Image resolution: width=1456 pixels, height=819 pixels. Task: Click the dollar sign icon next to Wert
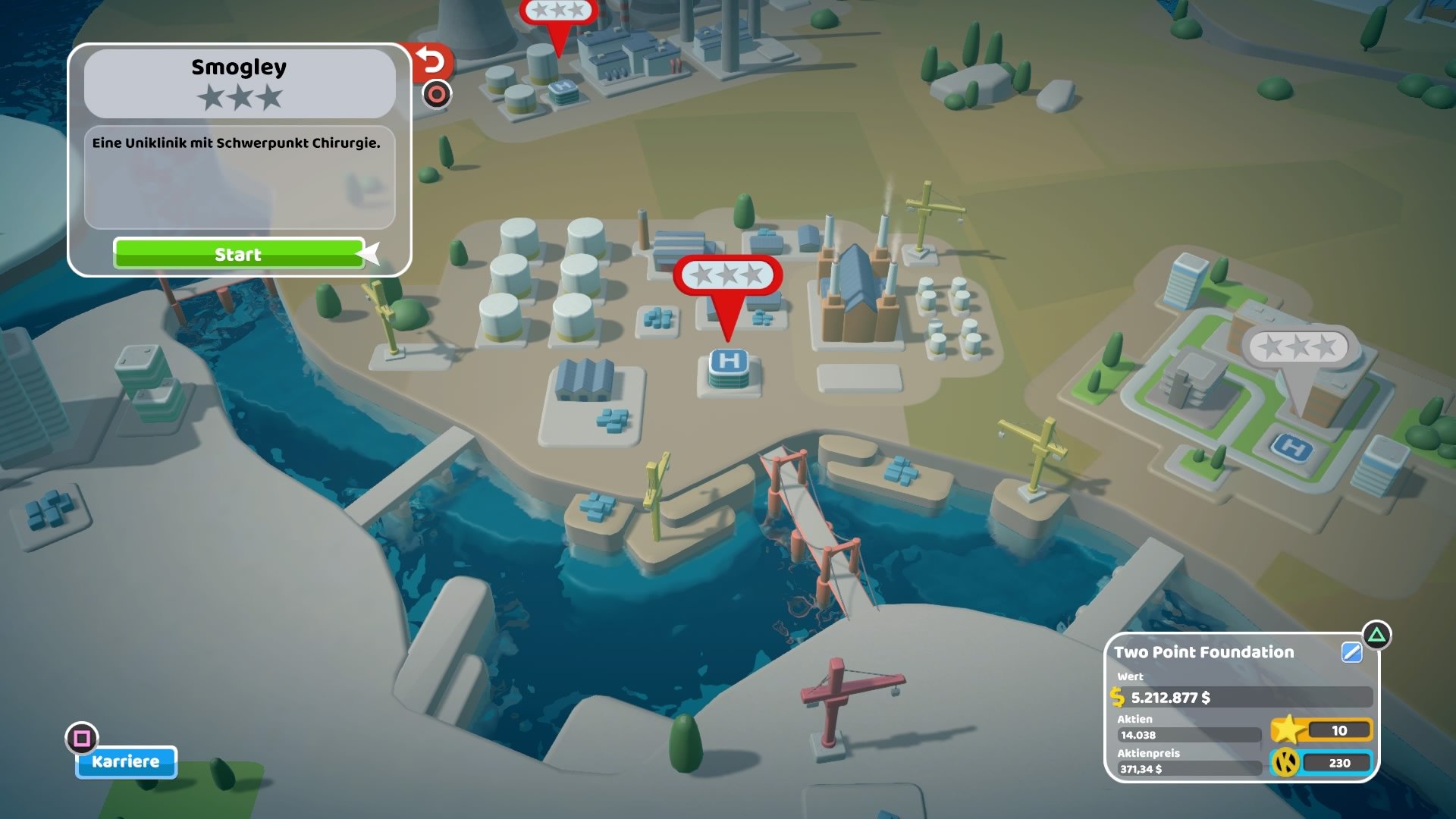[1117, 698]
